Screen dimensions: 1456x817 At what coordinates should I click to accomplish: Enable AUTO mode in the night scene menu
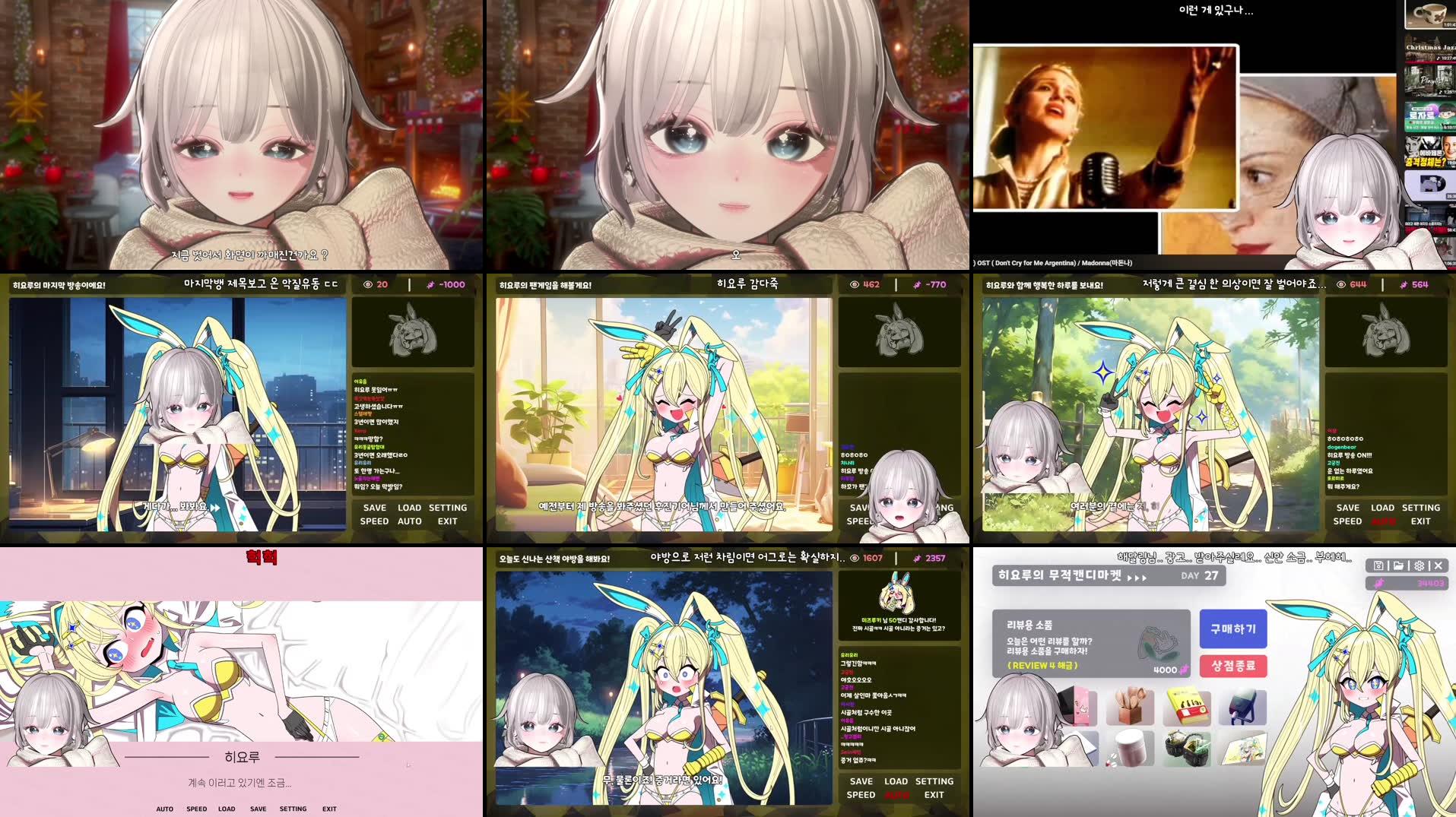click(896, 795)
